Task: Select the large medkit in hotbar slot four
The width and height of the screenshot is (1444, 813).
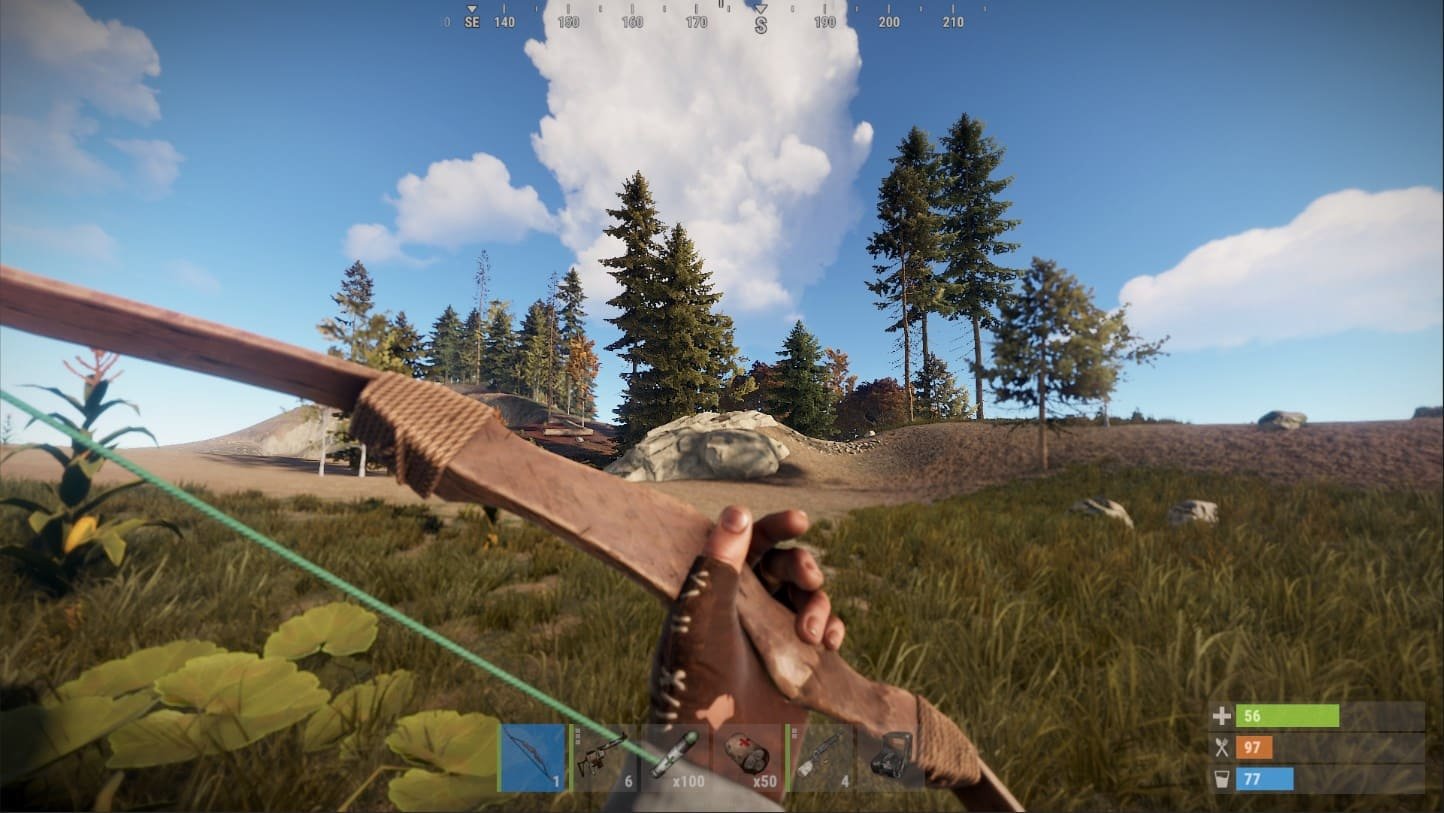Action: [x=748, y=756]
